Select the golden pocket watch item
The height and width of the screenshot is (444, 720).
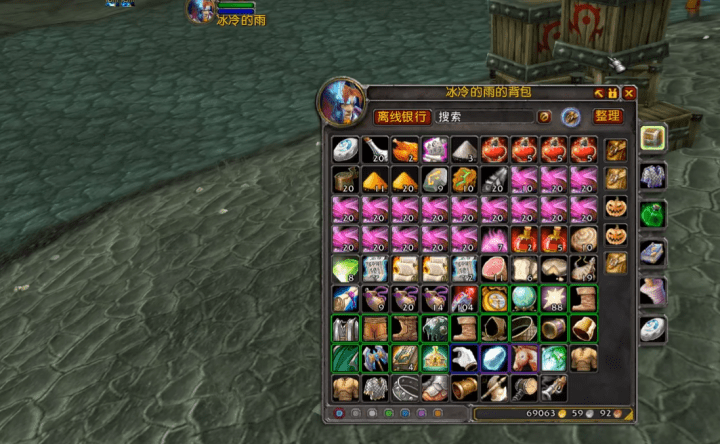coord(494,298)
